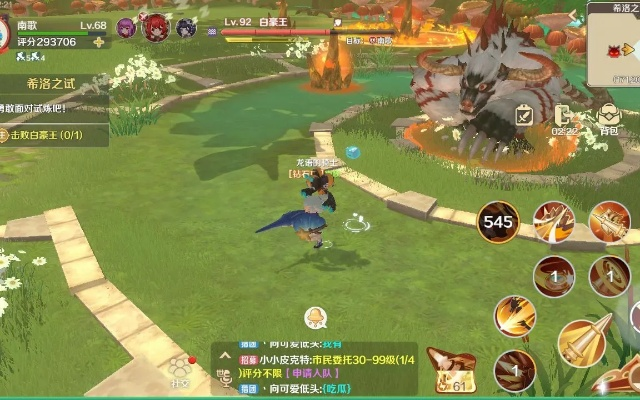Use the skill showing cooldown 545
640x400 pixels.
click(497, 223)
